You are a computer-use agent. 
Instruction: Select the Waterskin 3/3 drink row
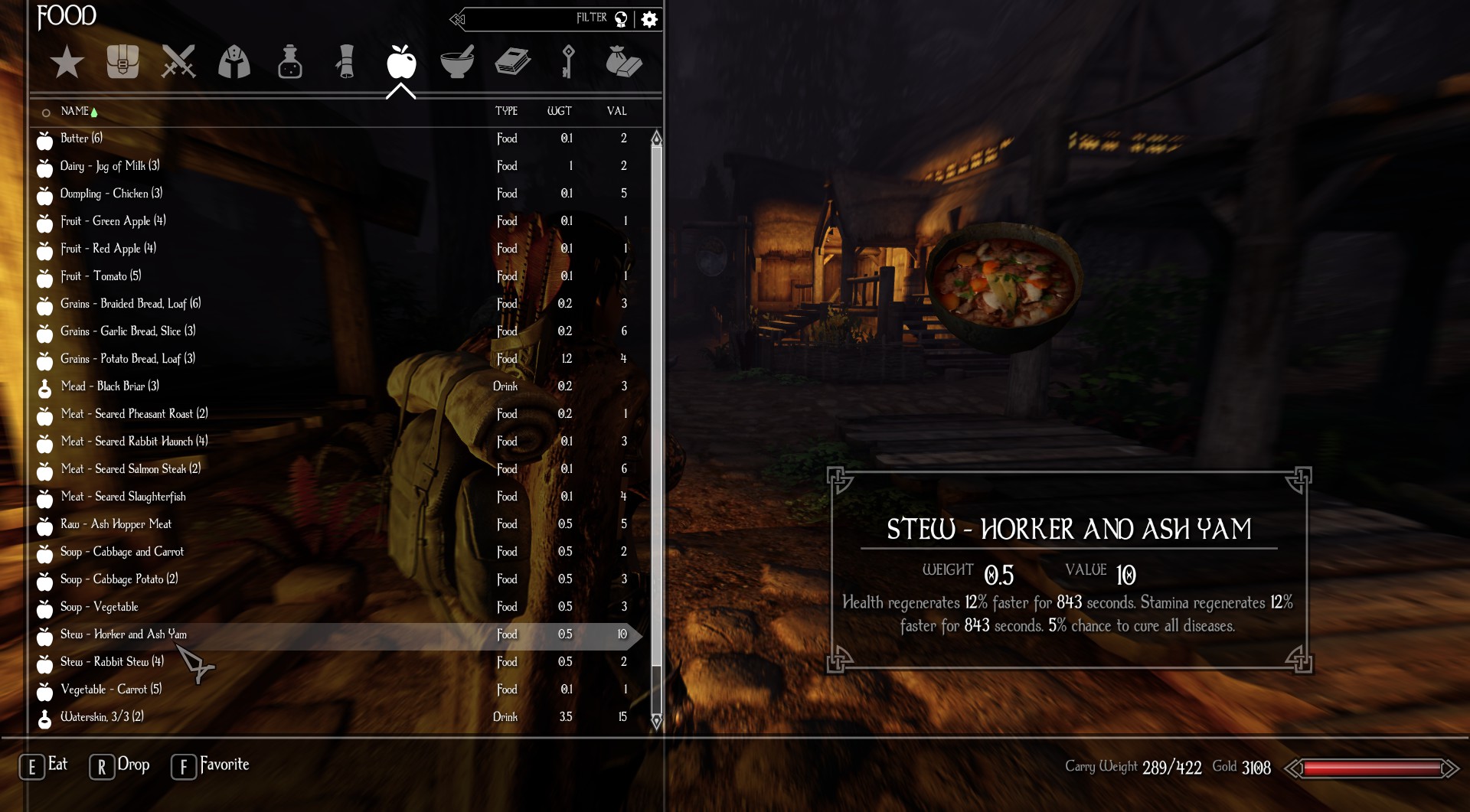(x=102, y=717)
